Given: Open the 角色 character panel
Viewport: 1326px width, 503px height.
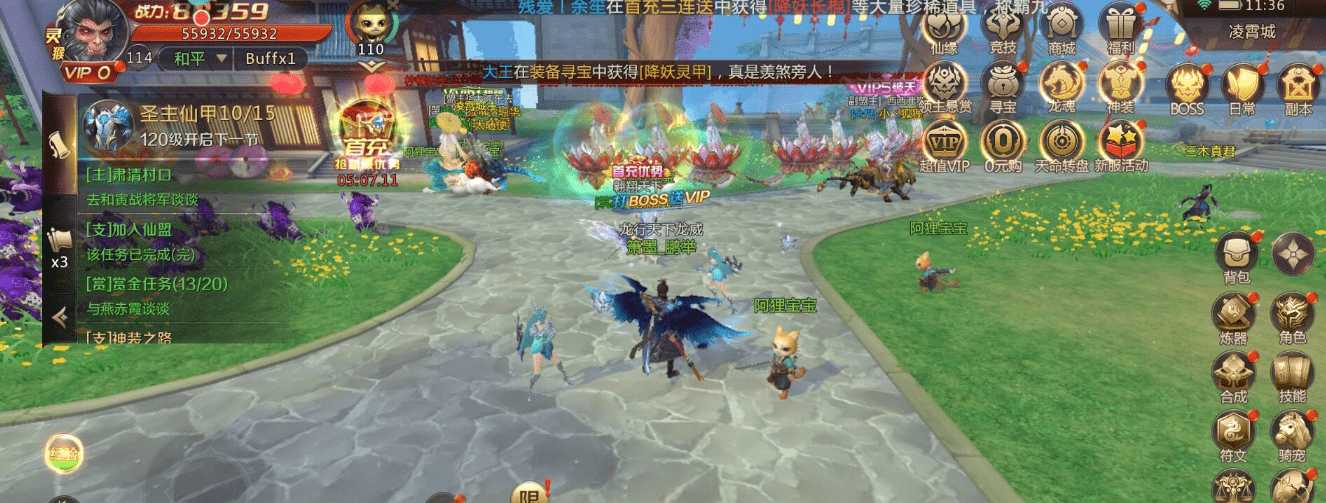Looking at the screenshot, I should coord(1293,317).
